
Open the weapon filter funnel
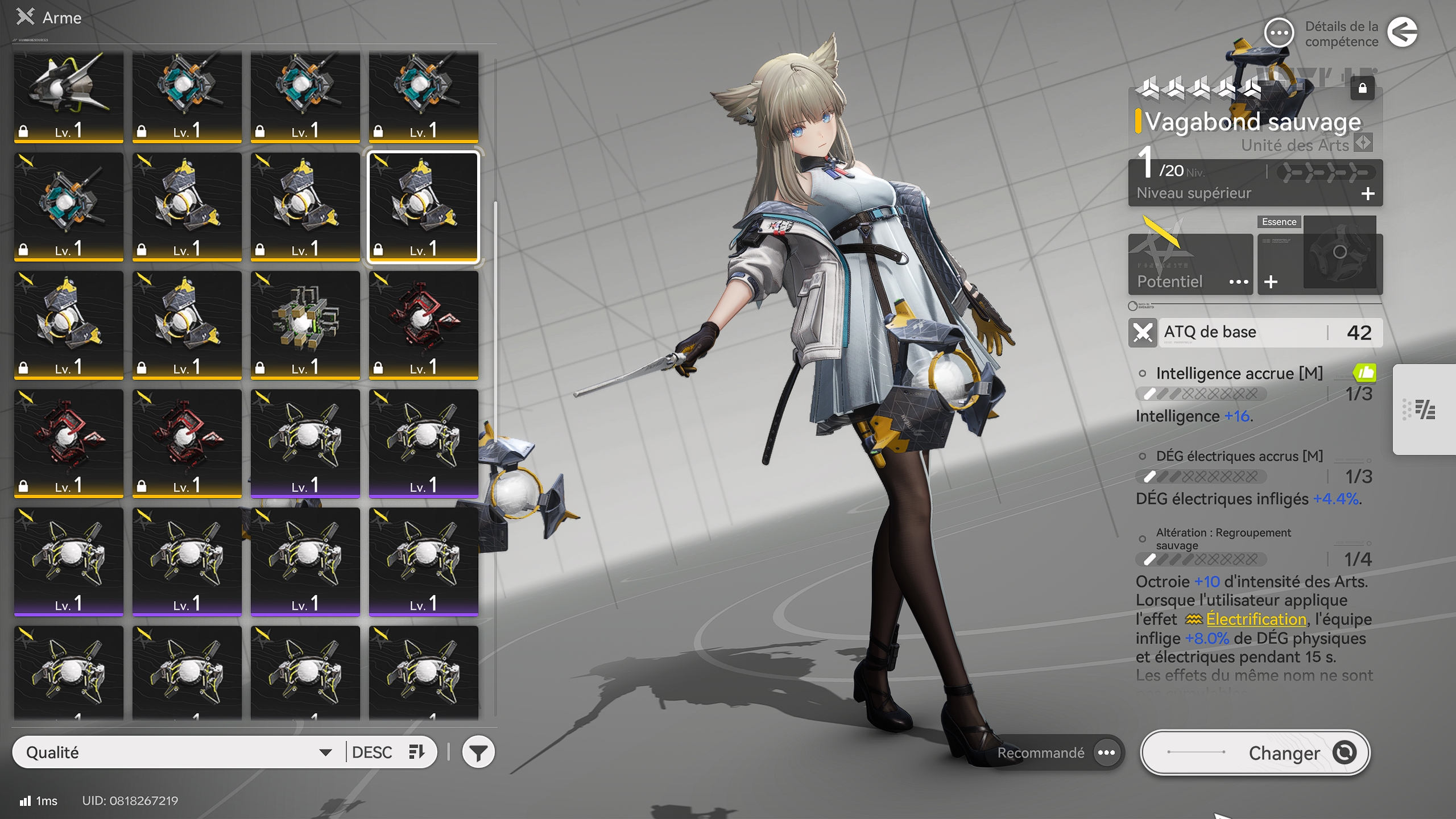478,752
